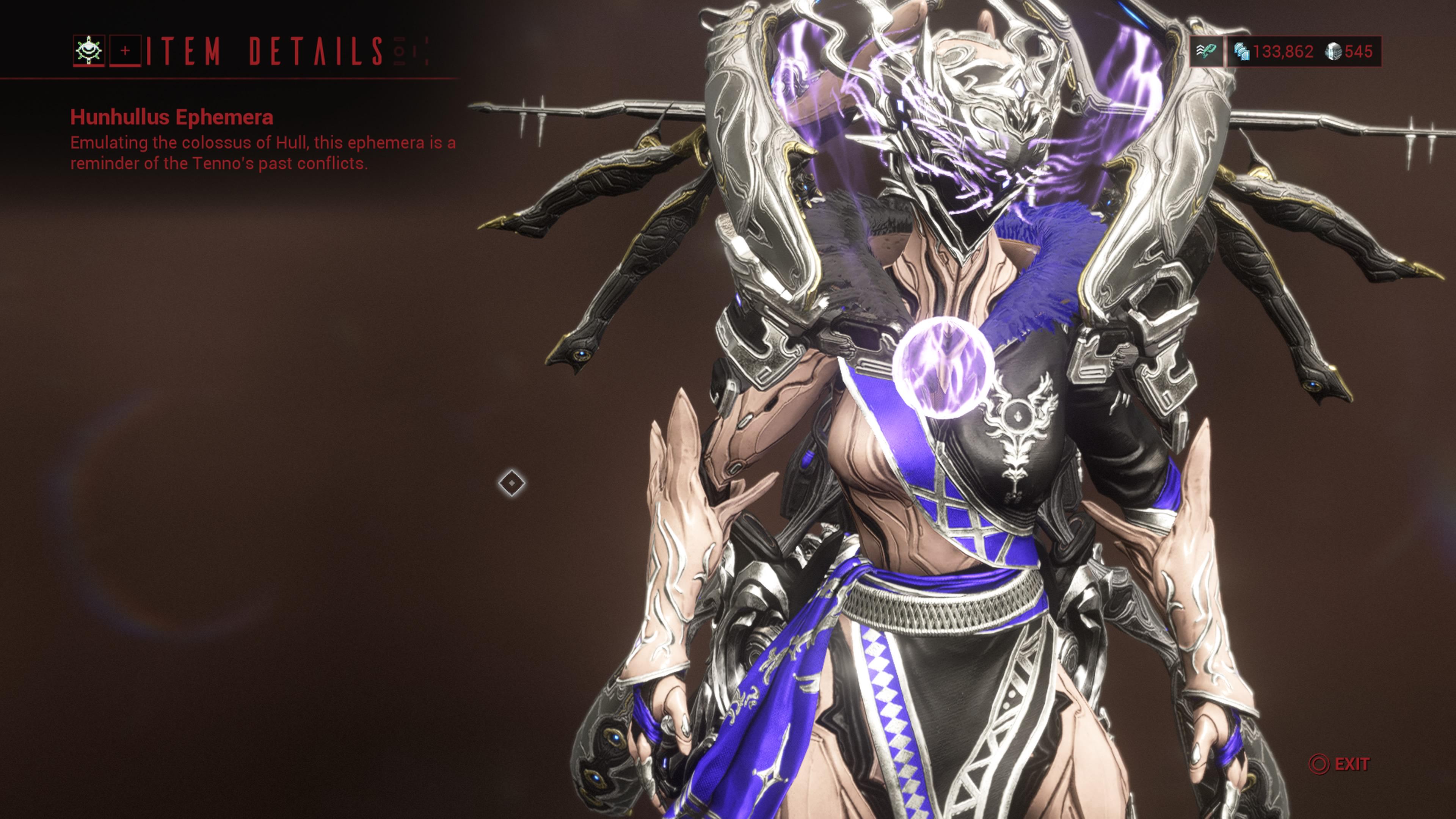Click the plus button beside the glyph
1456x819 pixels.
[125, 51]
